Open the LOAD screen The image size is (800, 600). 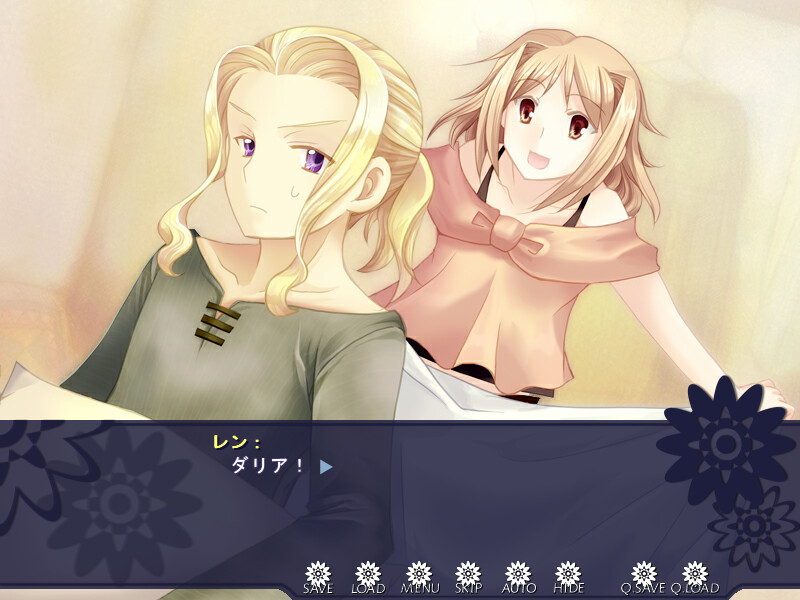click(x=368, y=575)
